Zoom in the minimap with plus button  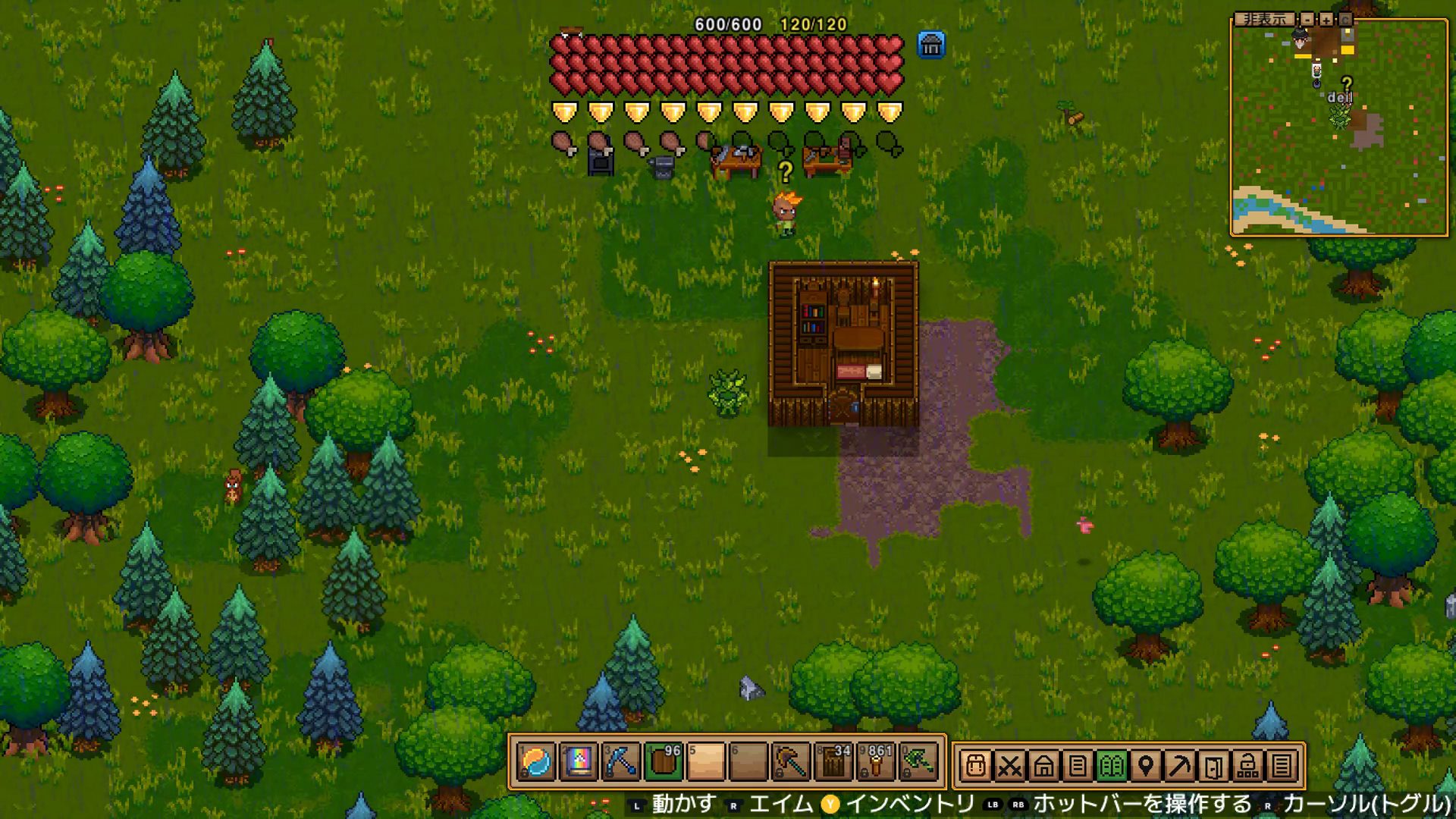(x=1326, y=20)
